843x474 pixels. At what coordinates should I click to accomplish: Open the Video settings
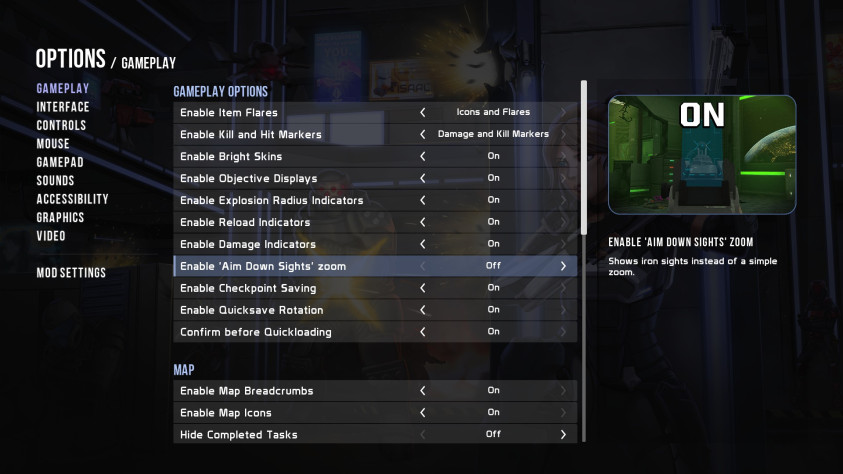[51, 236]
